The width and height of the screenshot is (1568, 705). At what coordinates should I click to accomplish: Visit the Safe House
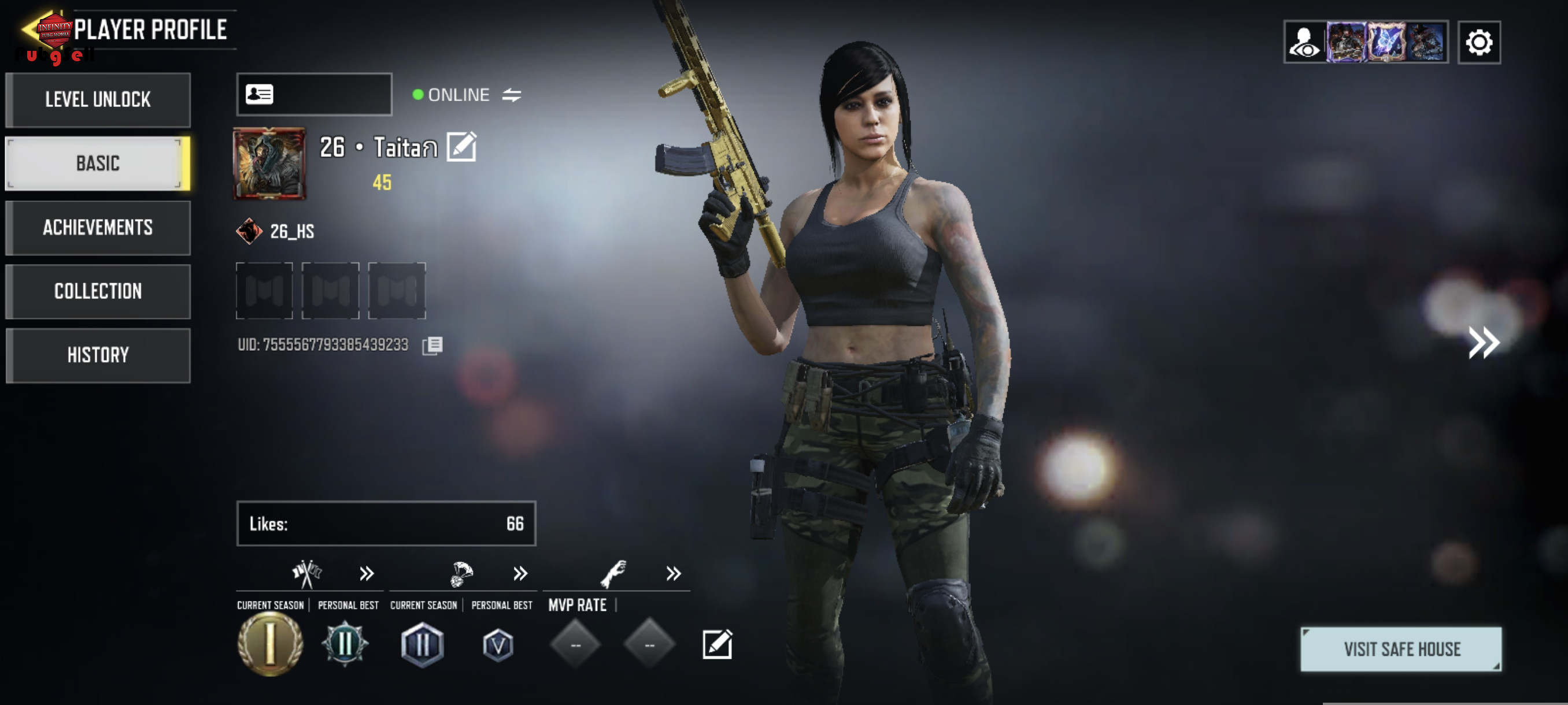1400,649
